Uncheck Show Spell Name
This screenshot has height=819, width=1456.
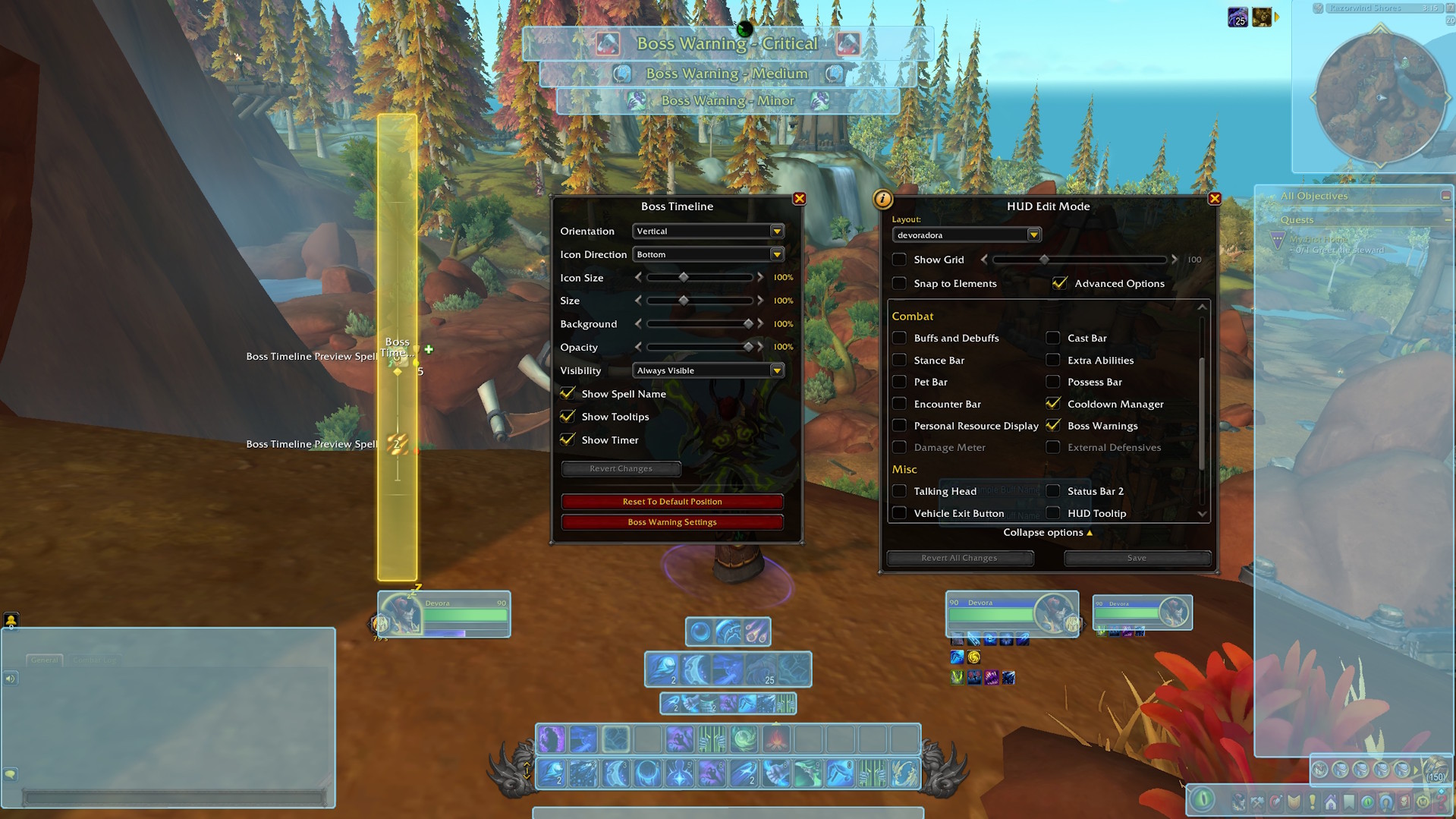tap(568, 393)
